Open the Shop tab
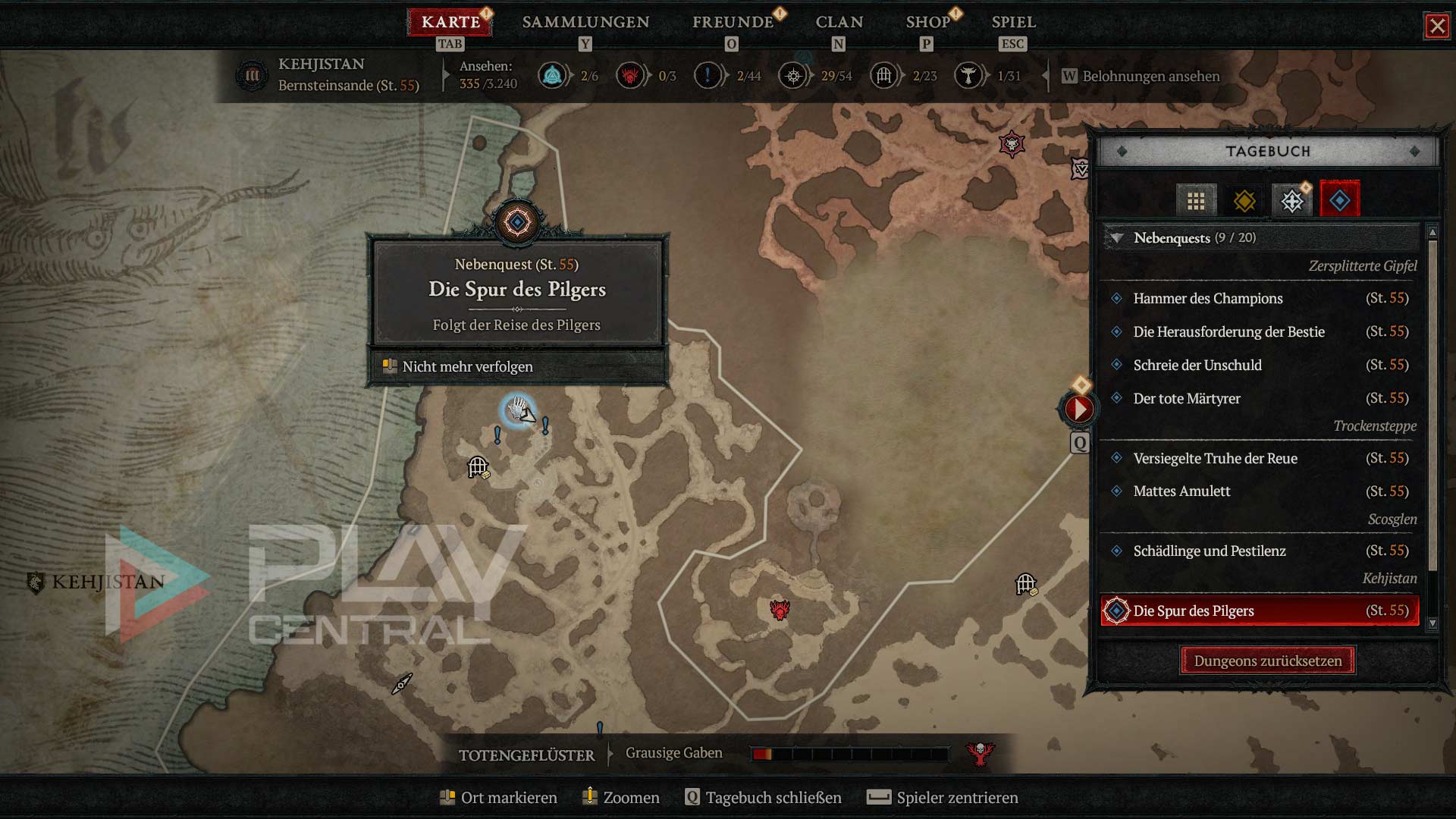This screenshot has width=1456, height=819. tap(927, 22)
